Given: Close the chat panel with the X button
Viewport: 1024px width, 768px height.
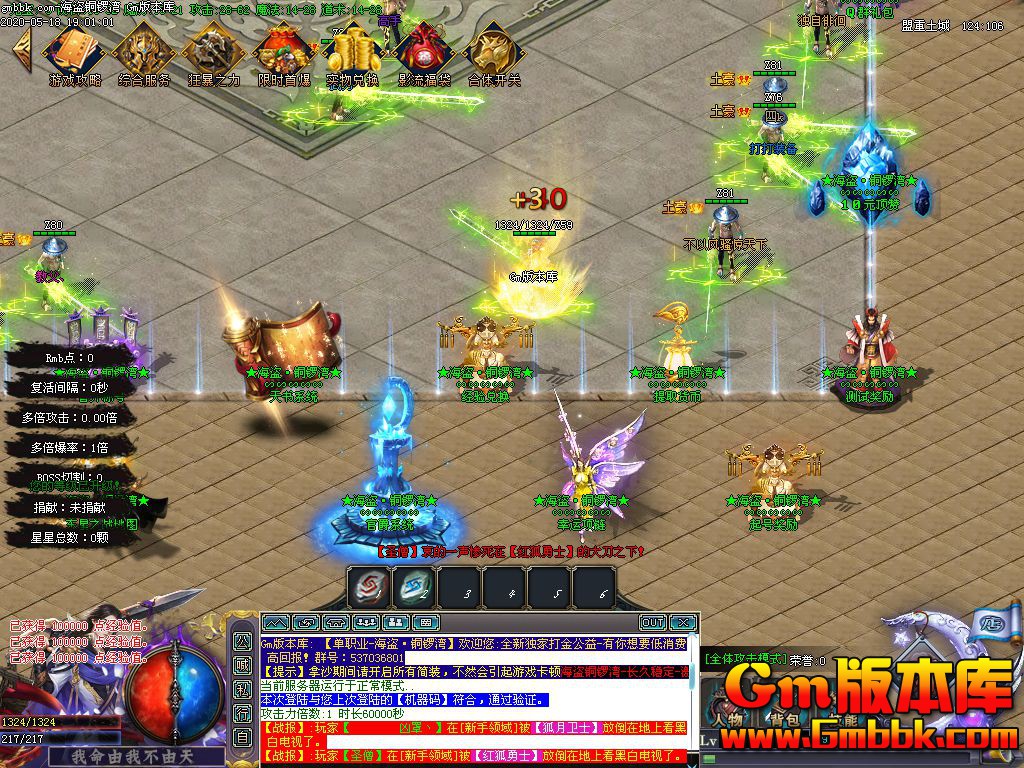Looking at the screenshot, I should tap(683, 623).
